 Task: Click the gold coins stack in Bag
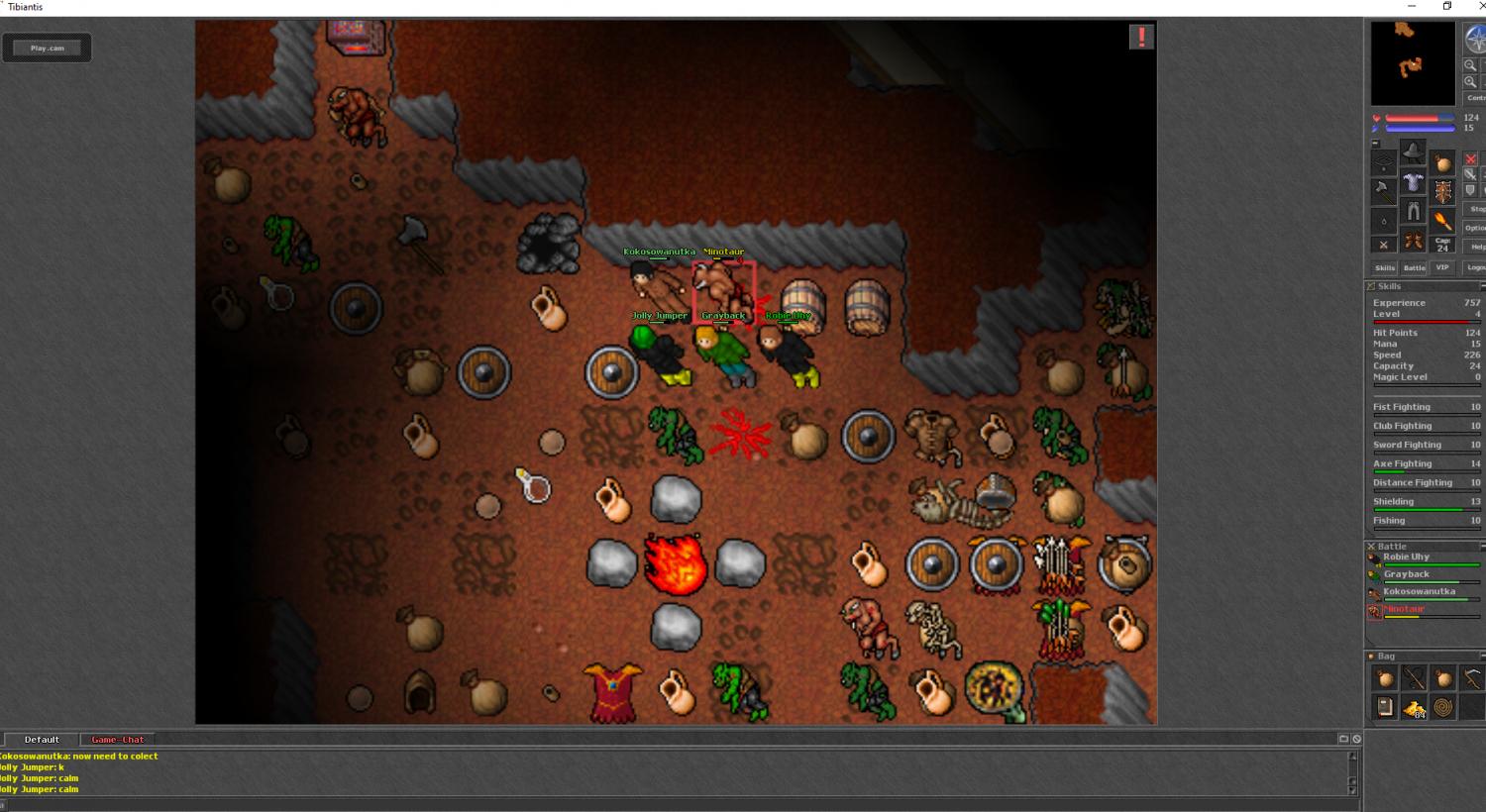point(1415,707)
